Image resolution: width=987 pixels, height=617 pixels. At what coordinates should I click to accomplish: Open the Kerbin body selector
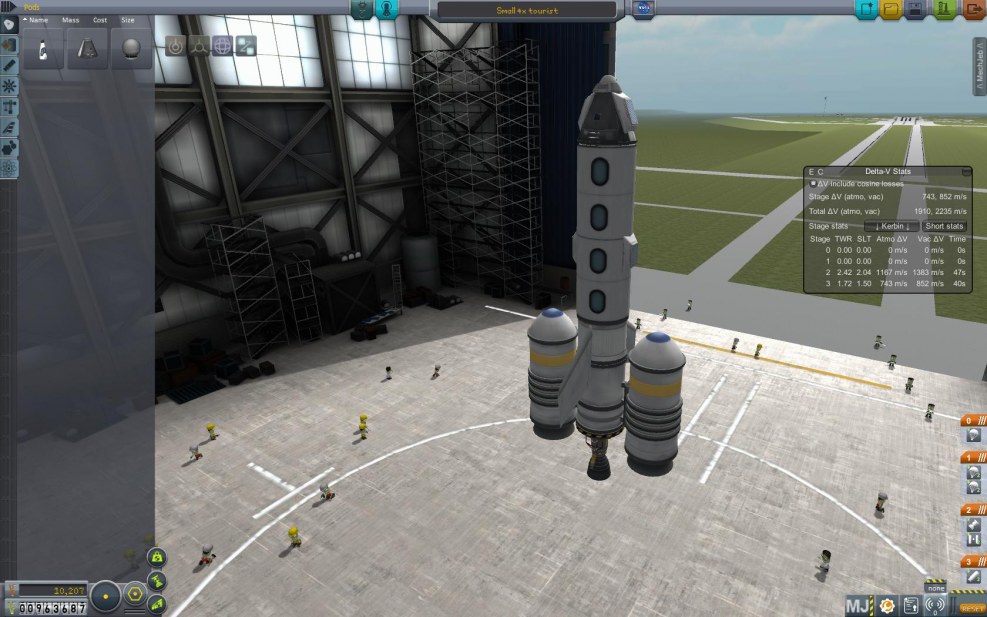(898, 226)
